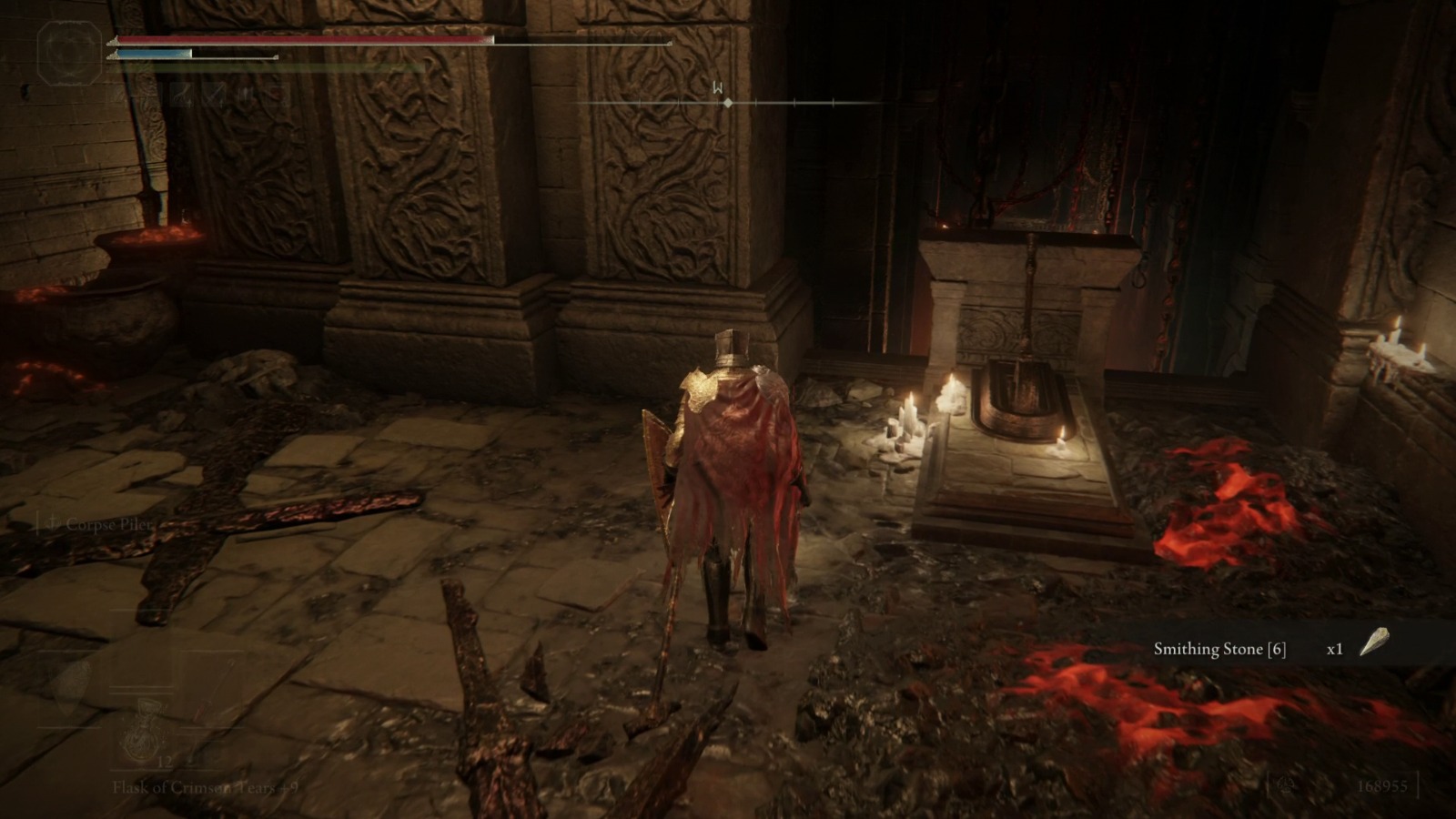The width and height of the screenshot is (1456, 819).
Task: Click a status effect icon under the stamina bar
Action: click(182, 96)
